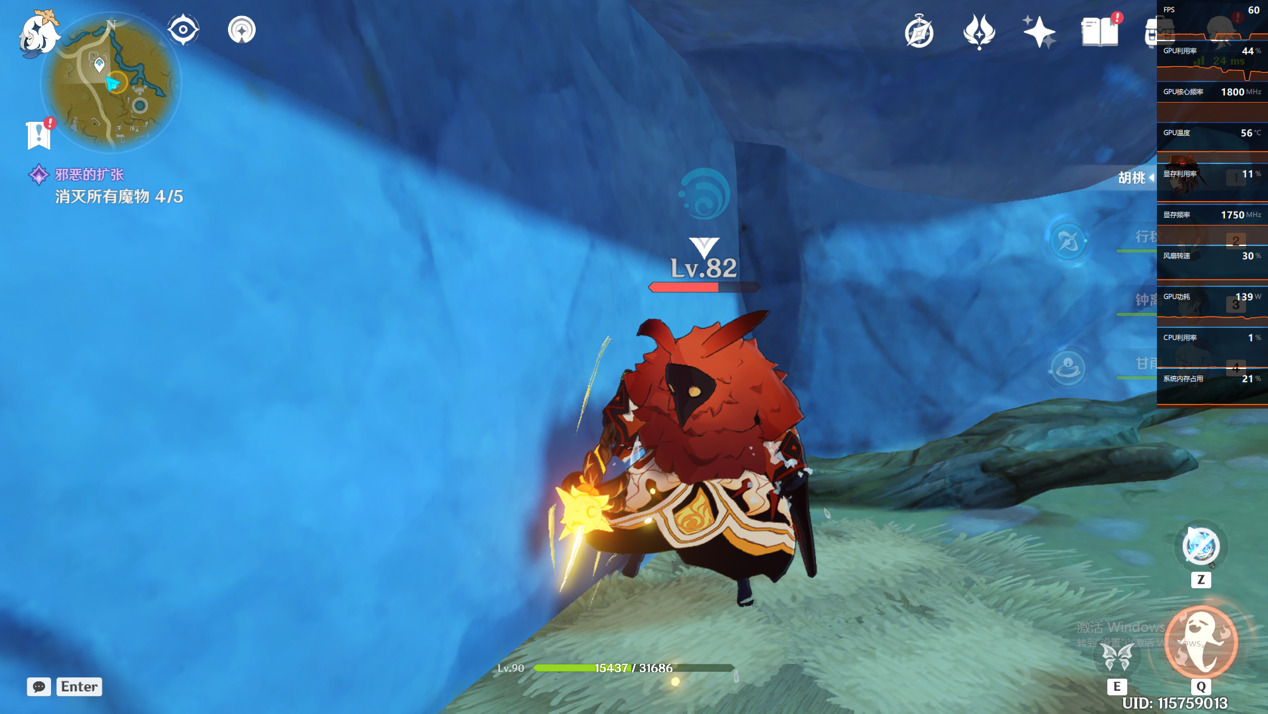Image resolution: width=1268 pixels, height=714 pixels.
Task: Open the Wish star icon
Action: click(1039, 32)
